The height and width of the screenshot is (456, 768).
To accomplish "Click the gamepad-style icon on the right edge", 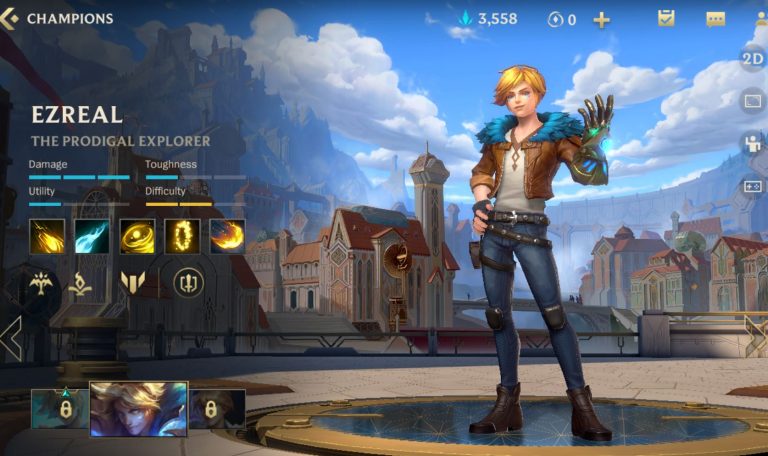I will (752, 186).
